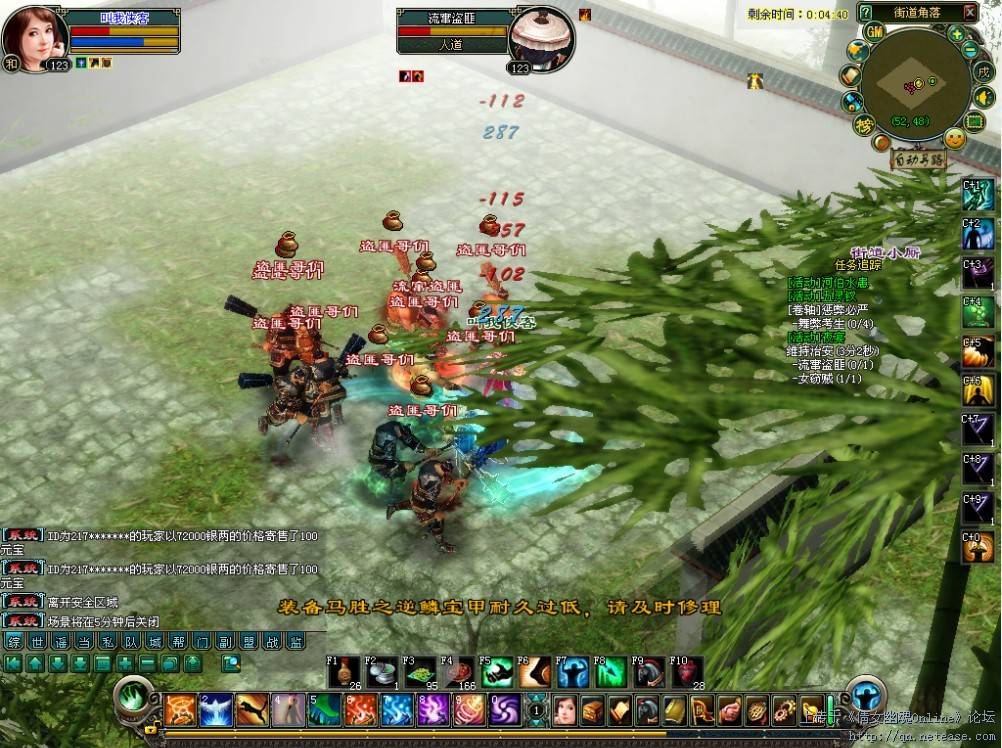
Task: Activate the C+0 skill at the bottom of the side bar
Action: pyautogui.click(x=978, y=547)
